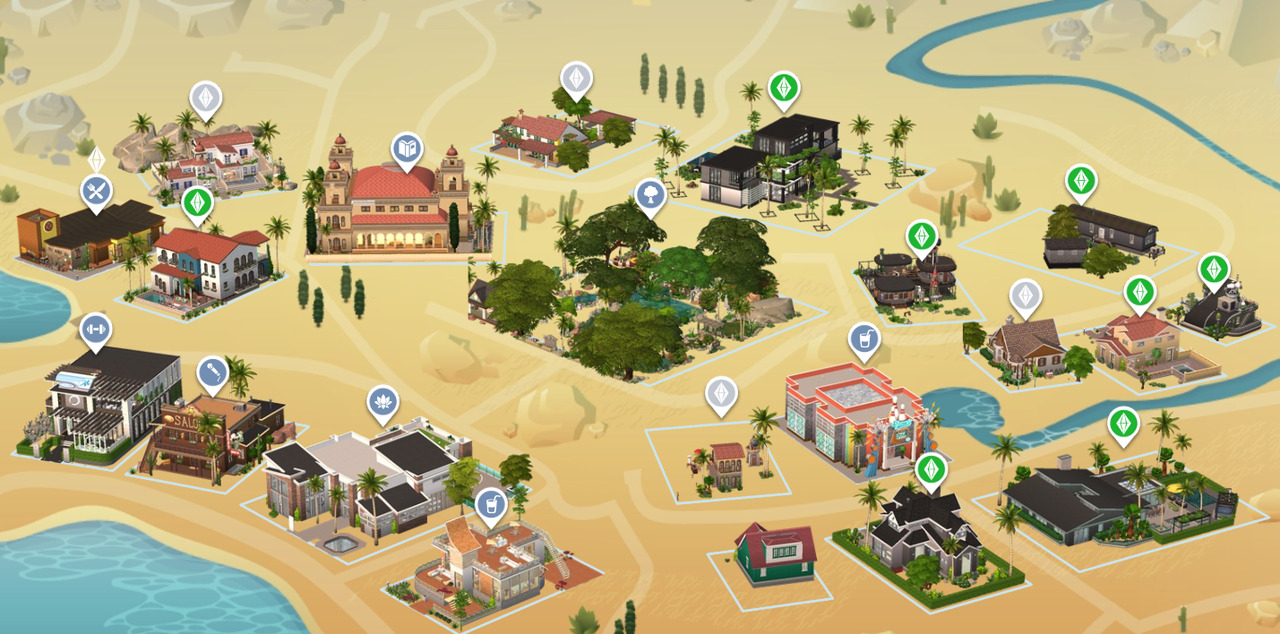Visit the spa lot lotus pin
This screenshot has width=1280, height=634.
coord(382,402)
